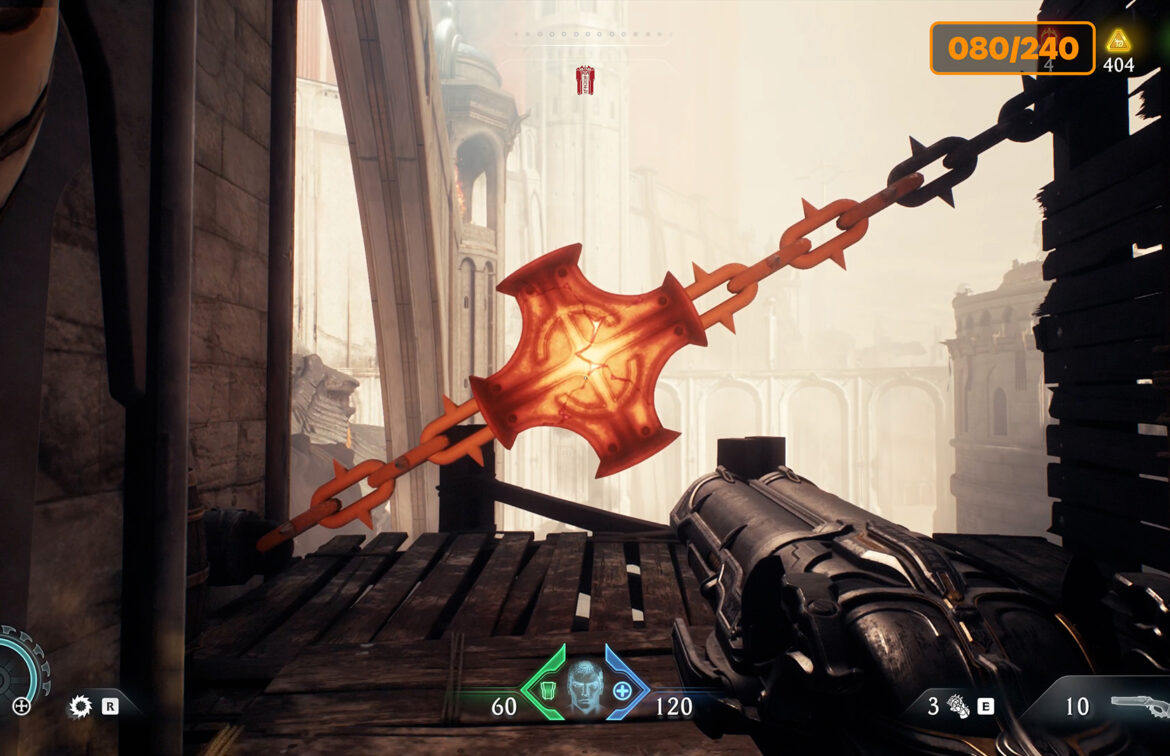This screenshot has height=756, width=1170.
Task: Click the gauntlet melee item icon
Action: [959, 707]
